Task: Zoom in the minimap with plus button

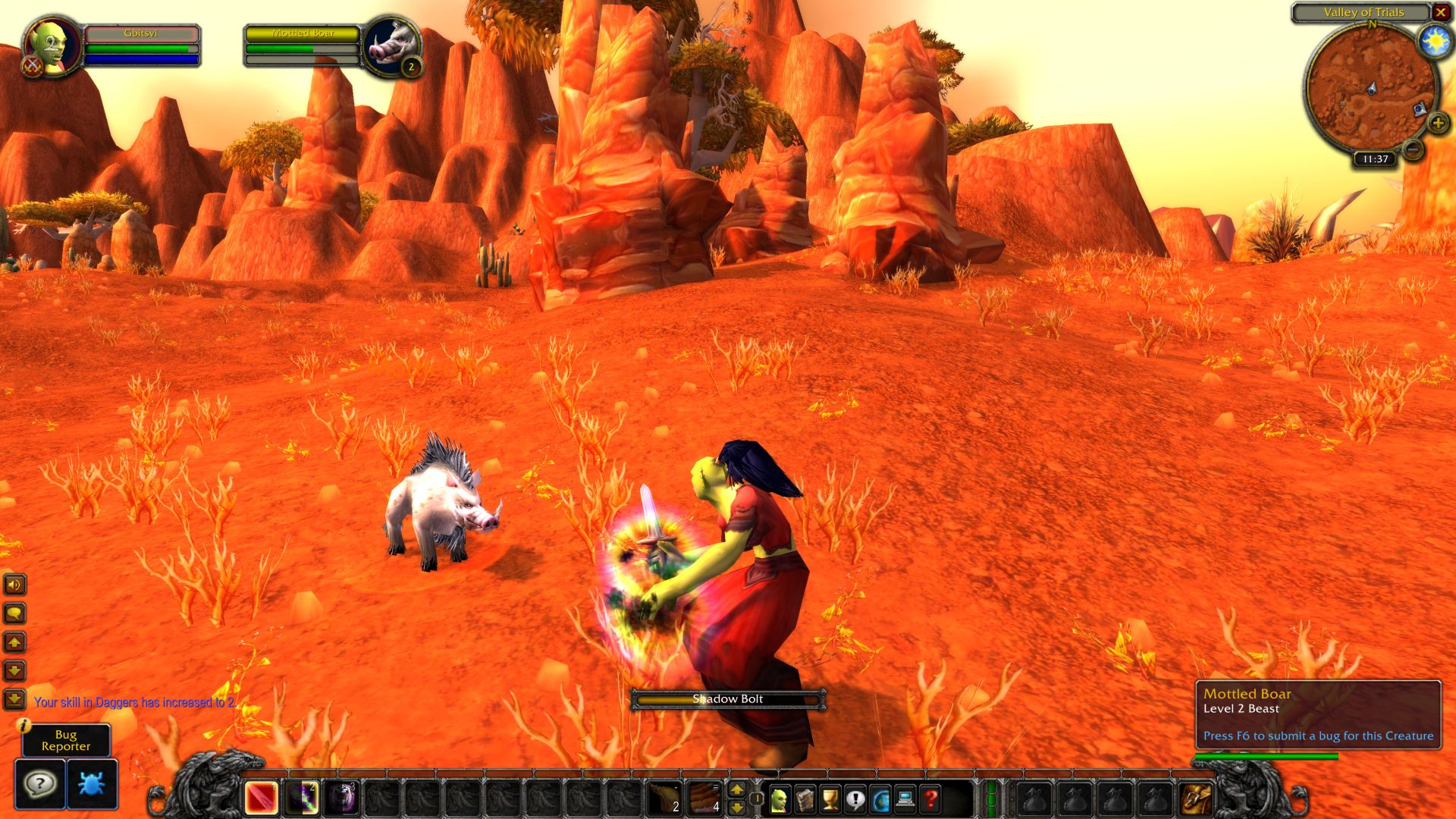Action: coord(1438,123)
